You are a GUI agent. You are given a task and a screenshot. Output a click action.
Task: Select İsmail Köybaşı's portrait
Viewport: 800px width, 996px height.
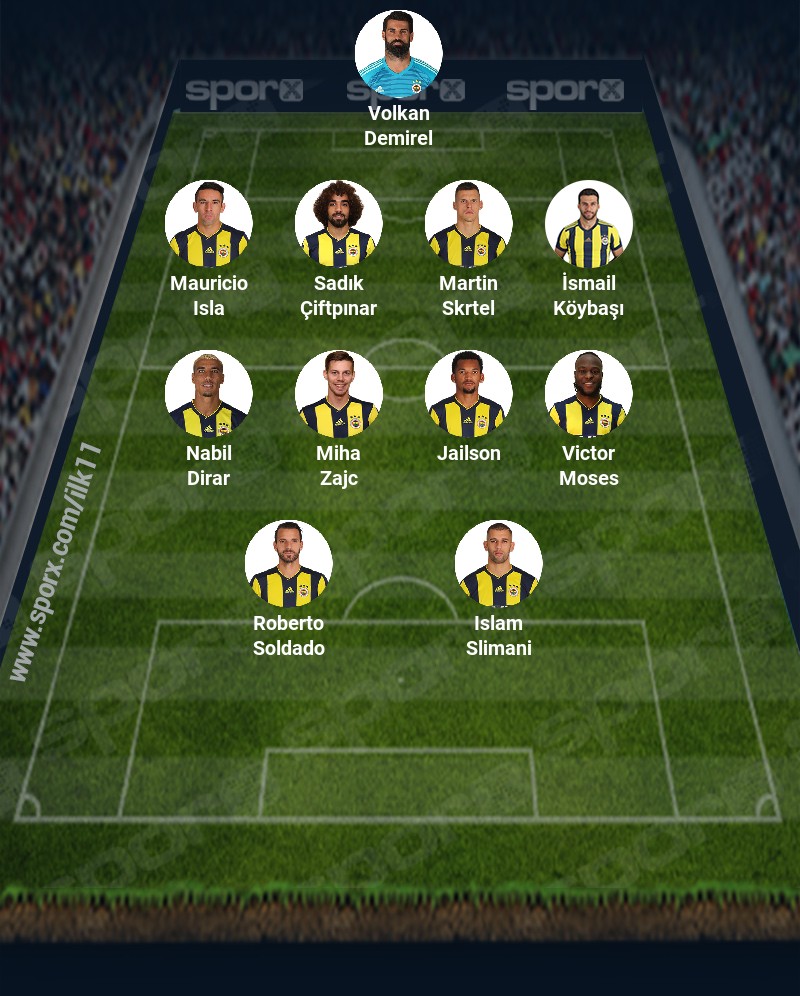pyautogui.click(x=588, y=224)
